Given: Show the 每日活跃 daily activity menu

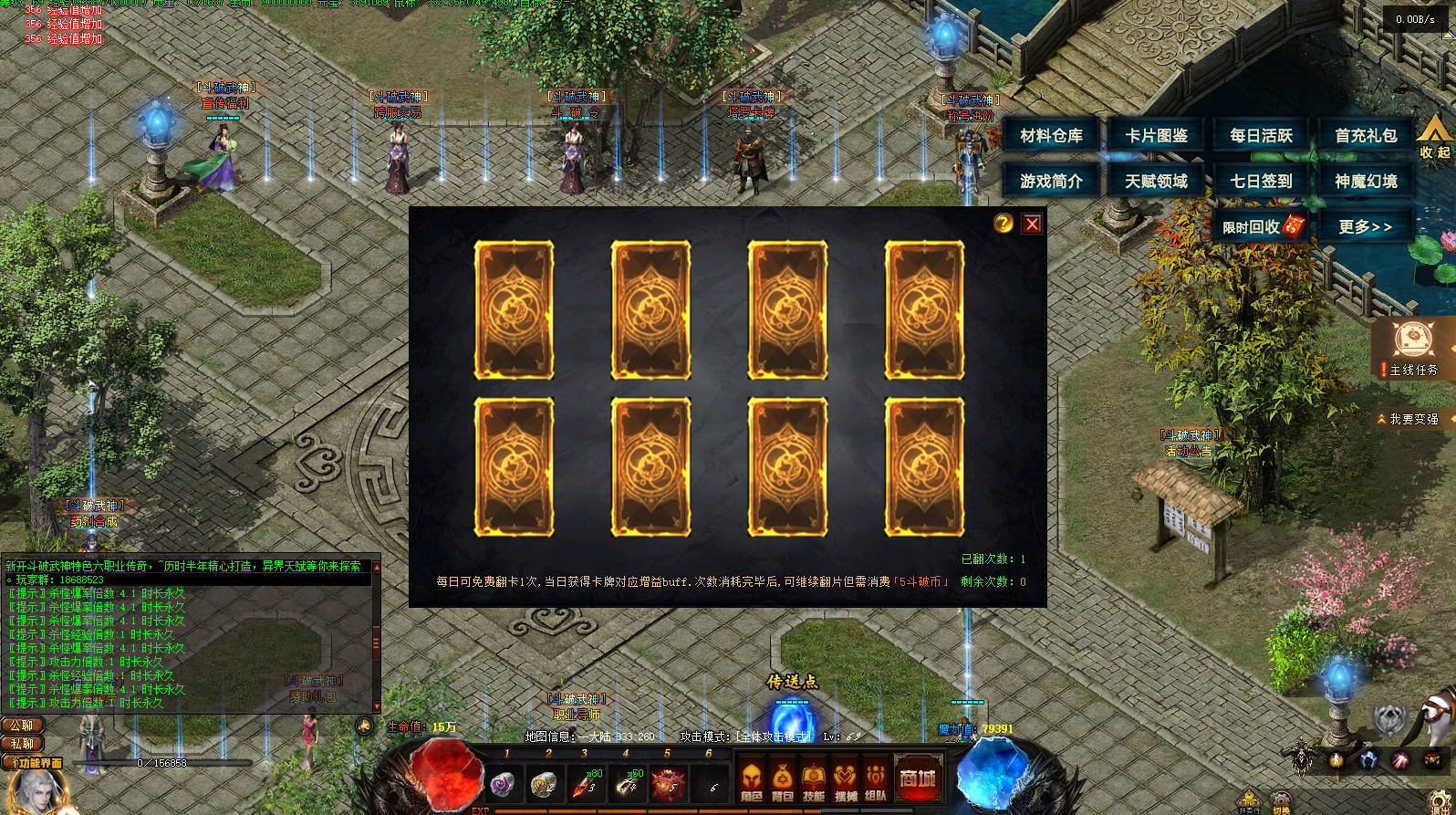Looking at the screenshot, I should point(1261,136).
